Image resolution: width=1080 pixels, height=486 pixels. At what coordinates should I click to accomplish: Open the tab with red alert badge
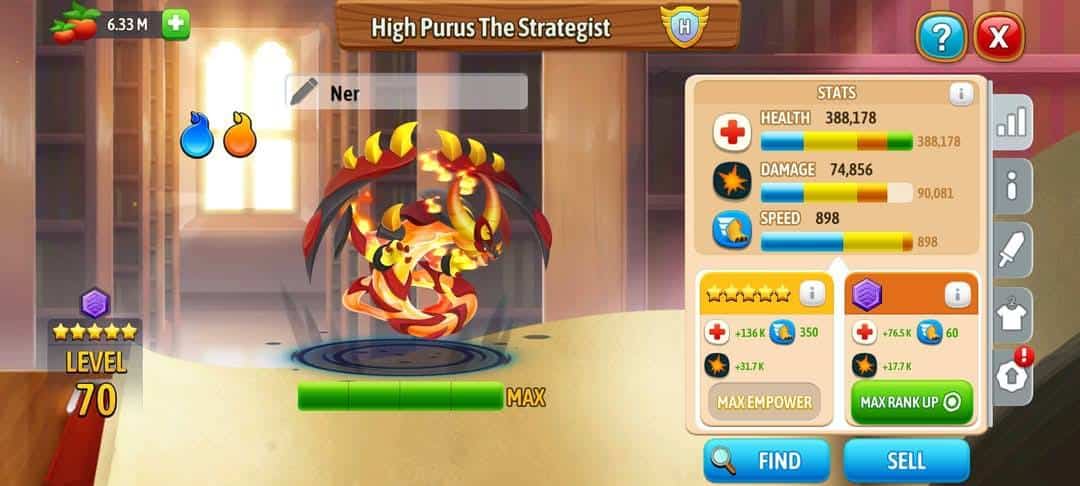1013,376
